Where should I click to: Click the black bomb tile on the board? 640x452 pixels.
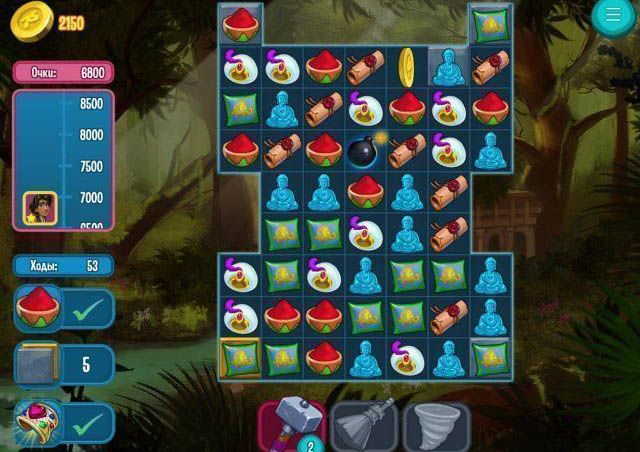pyautogui.click(x=365, y=150)
